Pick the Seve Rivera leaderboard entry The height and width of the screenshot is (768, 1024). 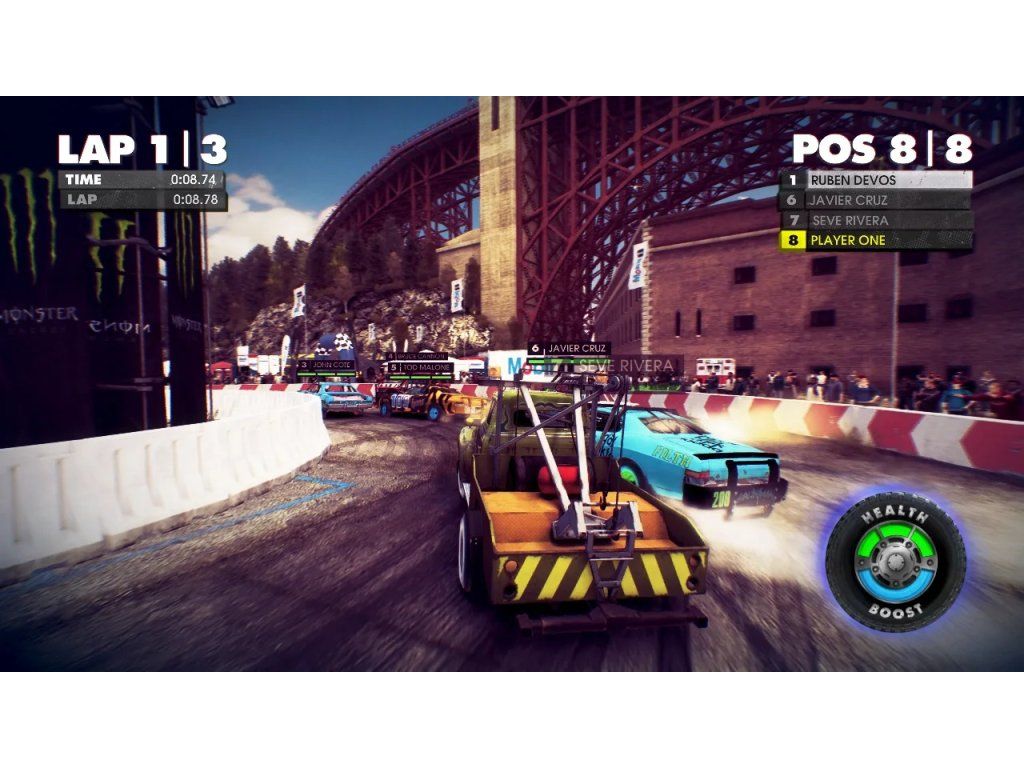pos(876,220)
